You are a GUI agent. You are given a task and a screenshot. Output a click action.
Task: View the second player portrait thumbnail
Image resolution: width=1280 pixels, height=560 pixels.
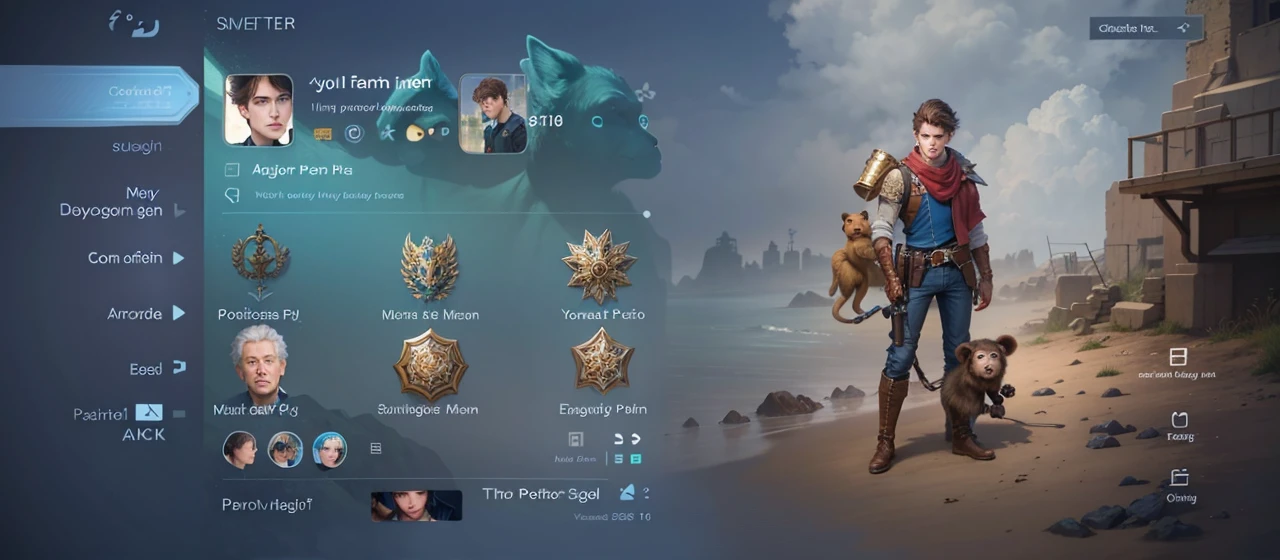coord(493,114)
